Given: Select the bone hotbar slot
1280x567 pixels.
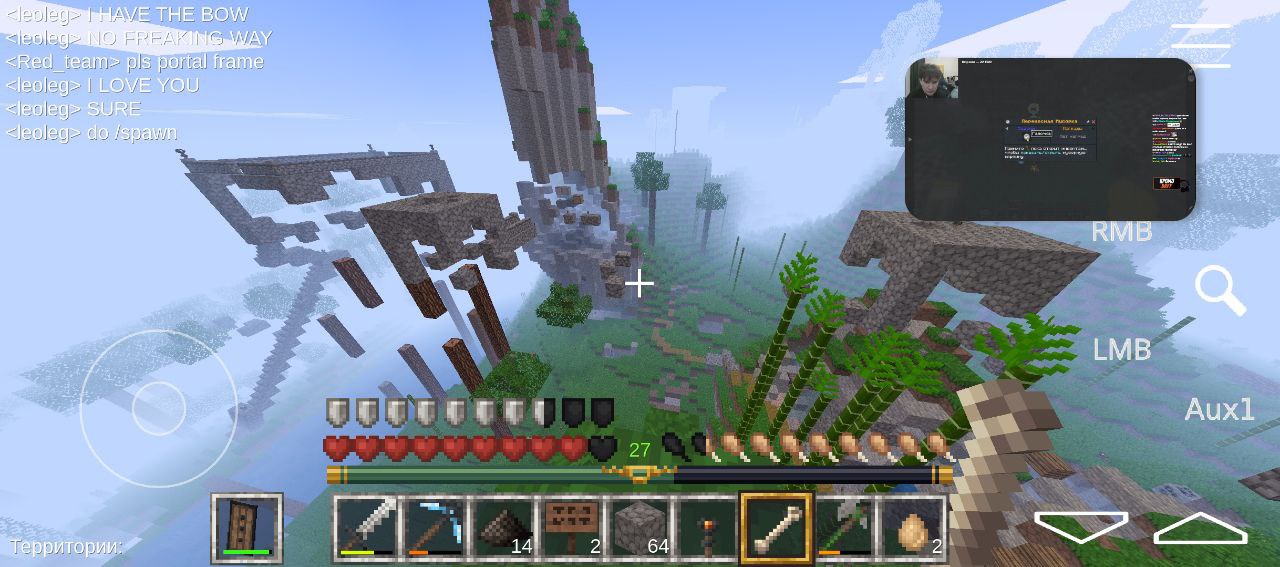Looking at the screenshot, I should click(777, 527).
